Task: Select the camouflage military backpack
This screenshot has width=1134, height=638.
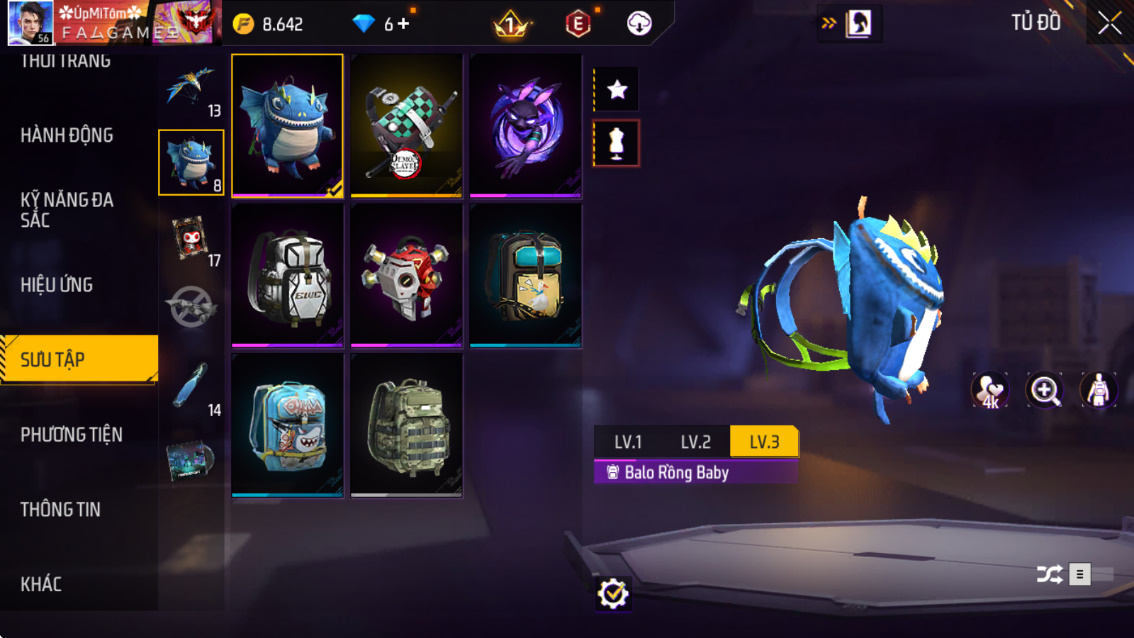Action: click(x=406, y=424)
